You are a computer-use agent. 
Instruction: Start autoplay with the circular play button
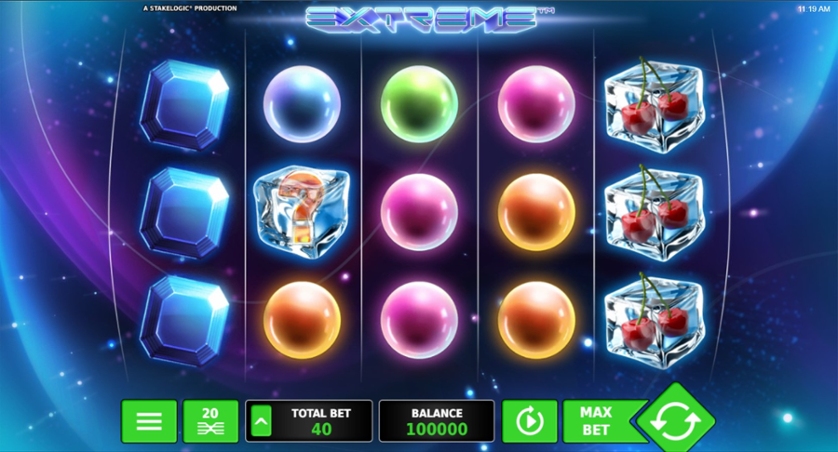point(529,421)
